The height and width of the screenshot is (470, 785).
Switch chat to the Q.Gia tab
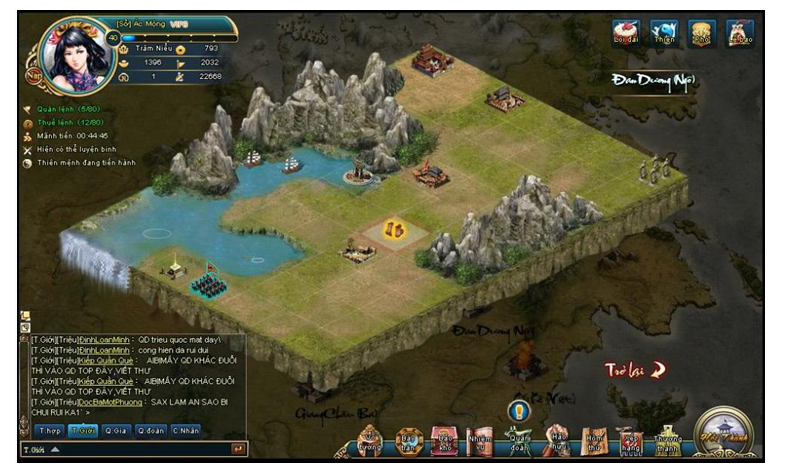point(116,430)
